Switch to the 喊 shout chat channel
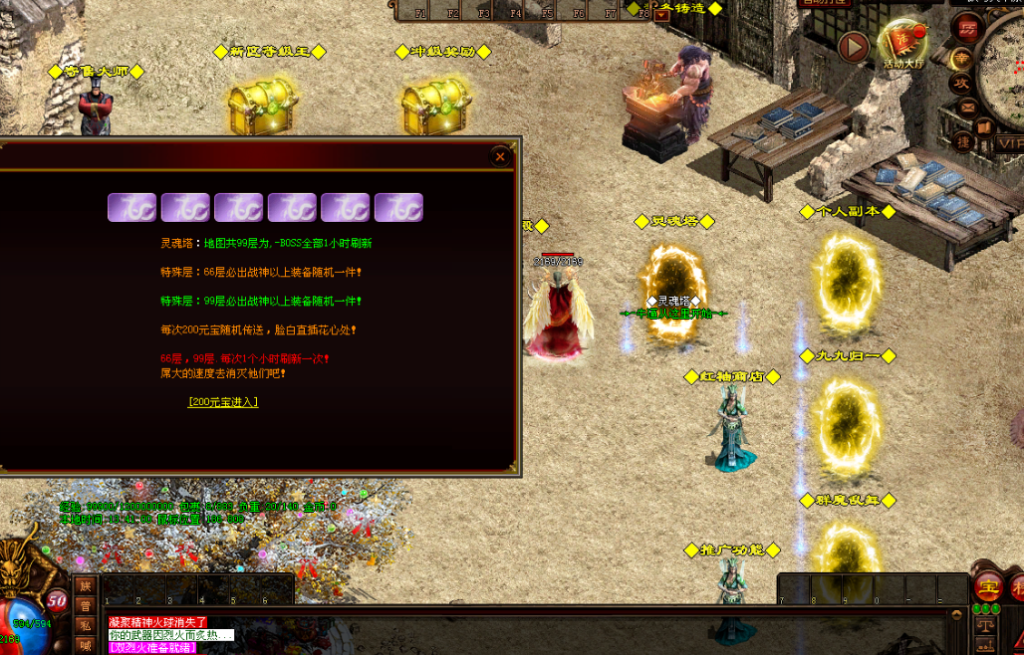 [85, 645]
